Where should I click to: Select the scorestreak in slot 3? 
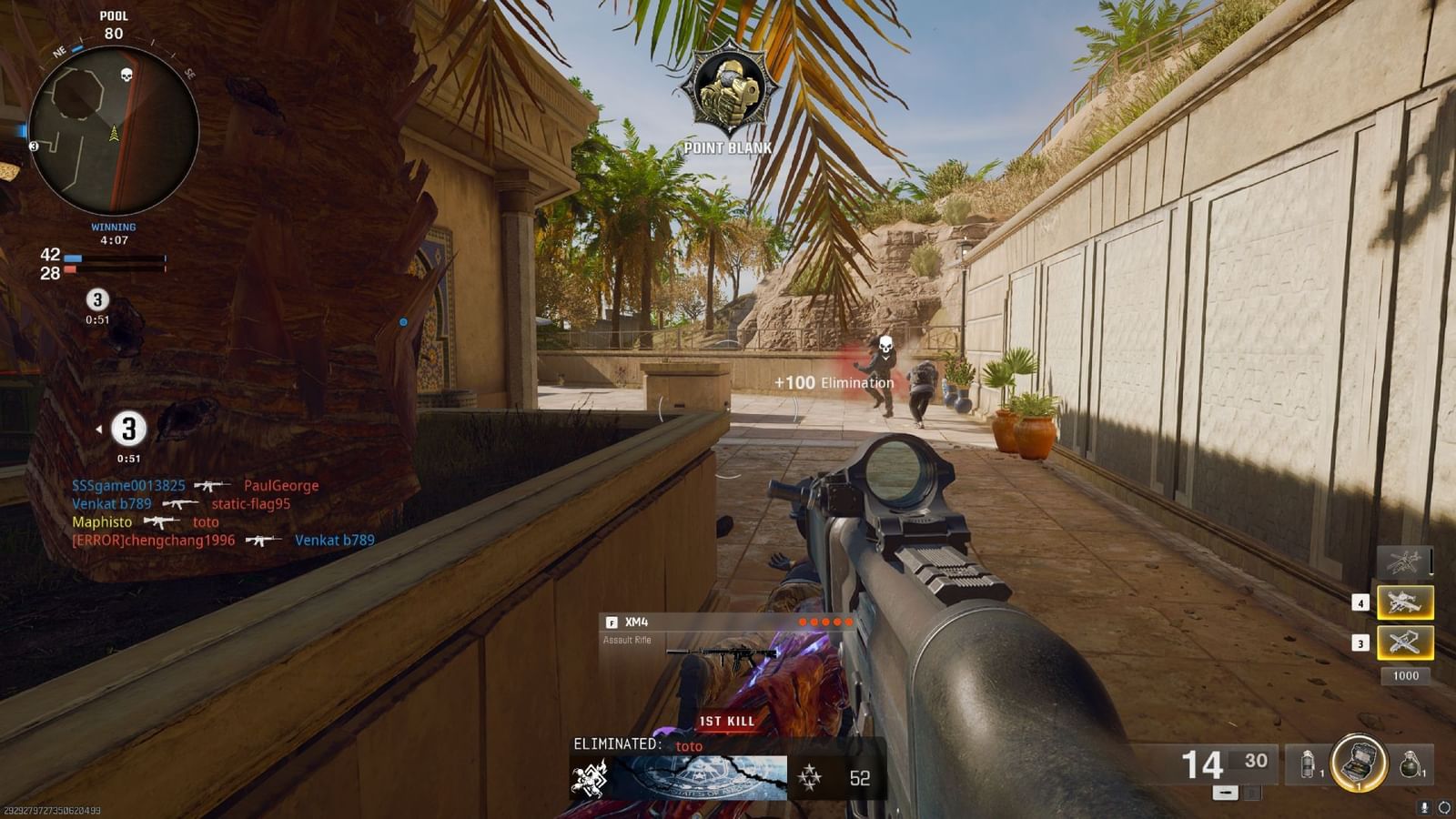1404,643
